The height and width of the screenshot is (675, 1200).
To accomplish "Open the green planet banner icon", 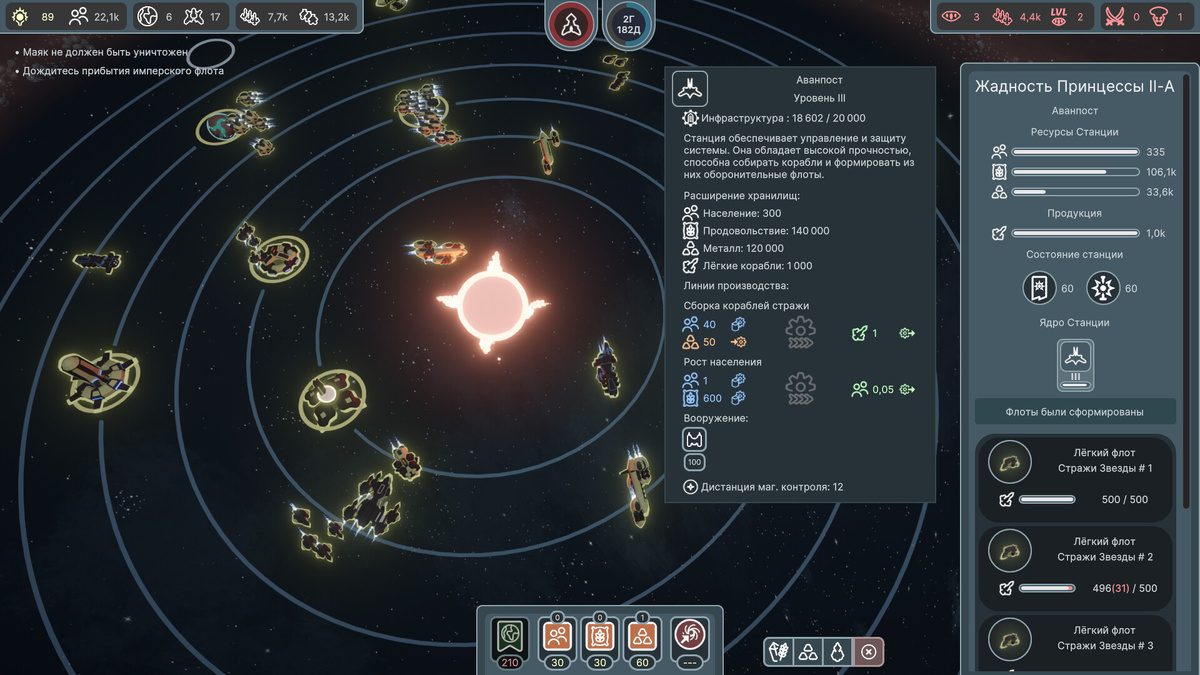I will [x=510, y=635].
